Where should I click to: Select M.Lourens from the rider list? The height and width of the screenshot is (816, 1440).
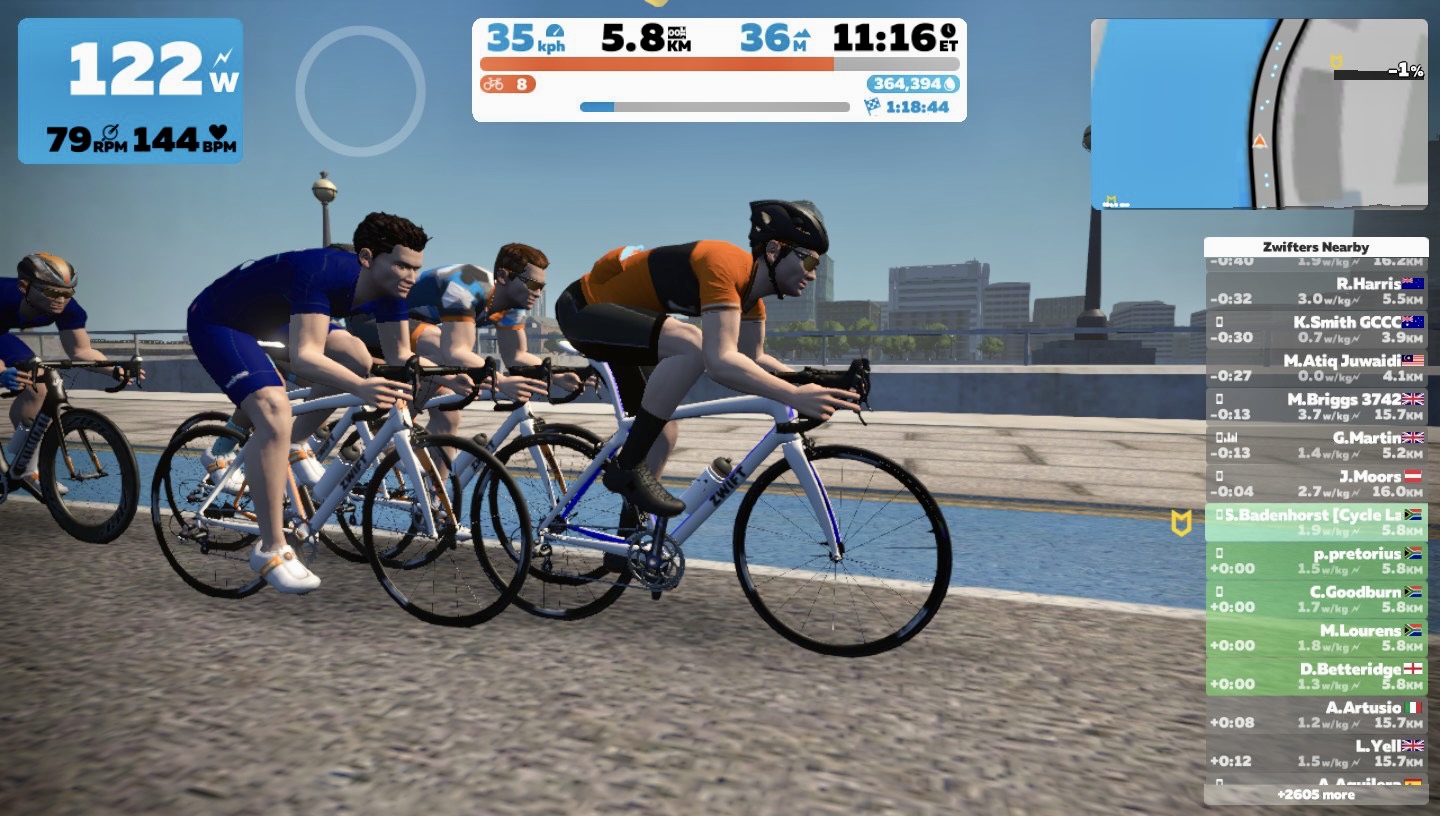(1316, 637)
